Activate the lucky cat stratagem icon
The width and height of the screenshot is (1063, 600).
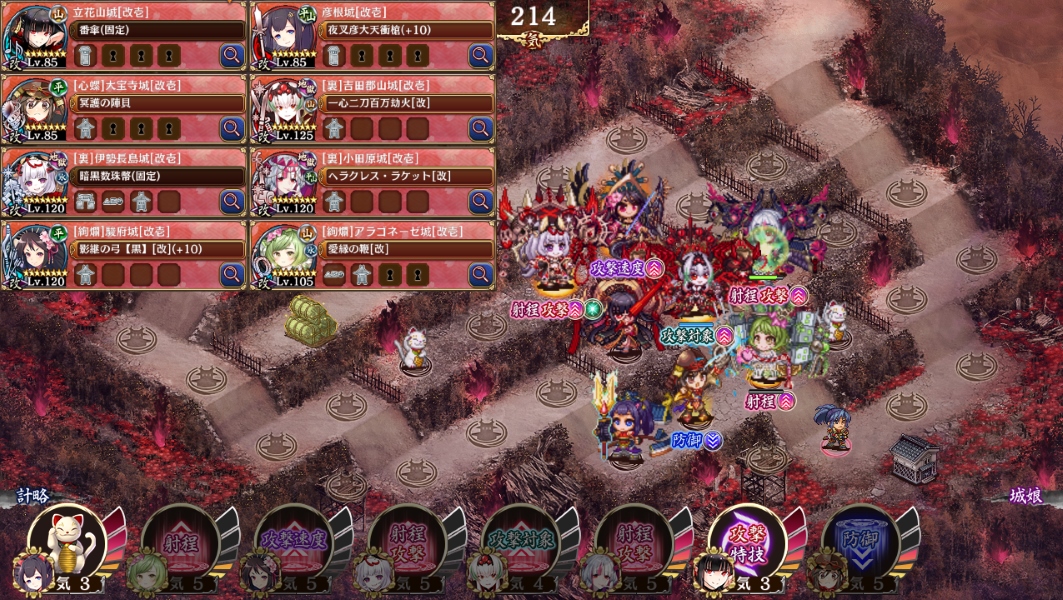pos(67,542)
